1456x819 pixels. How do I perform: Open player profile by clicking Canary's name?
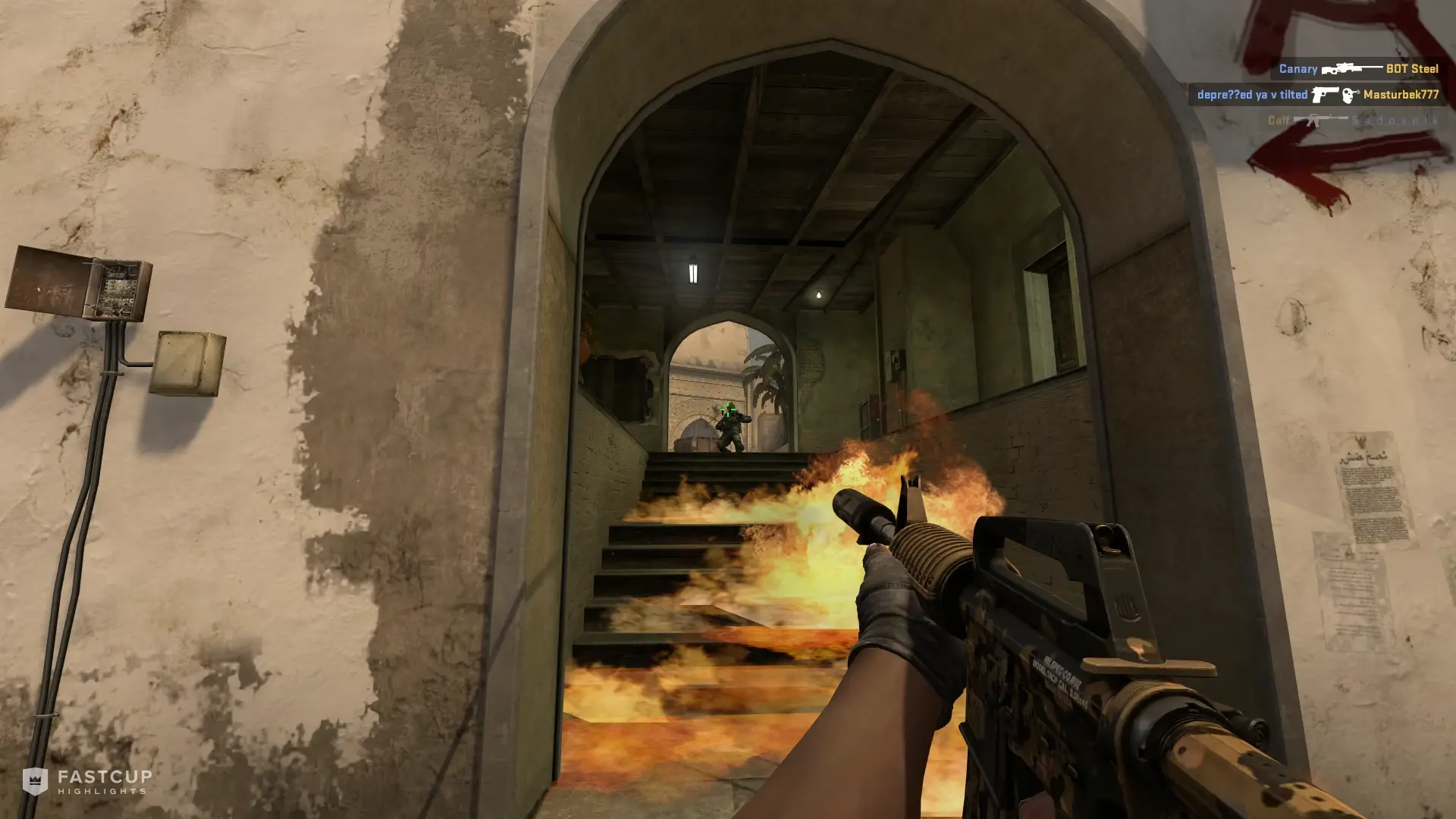1298,69
